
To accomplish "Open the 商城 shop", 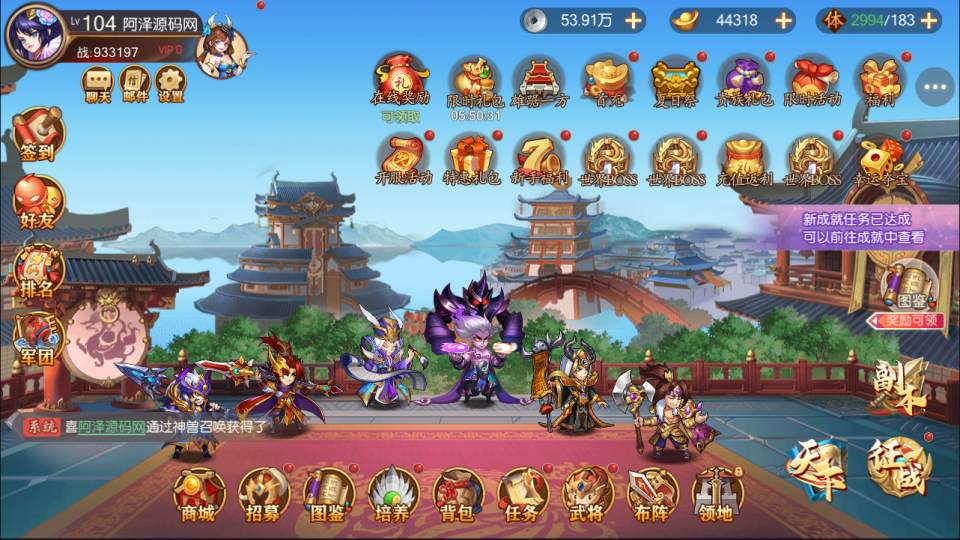I will 197,494.
